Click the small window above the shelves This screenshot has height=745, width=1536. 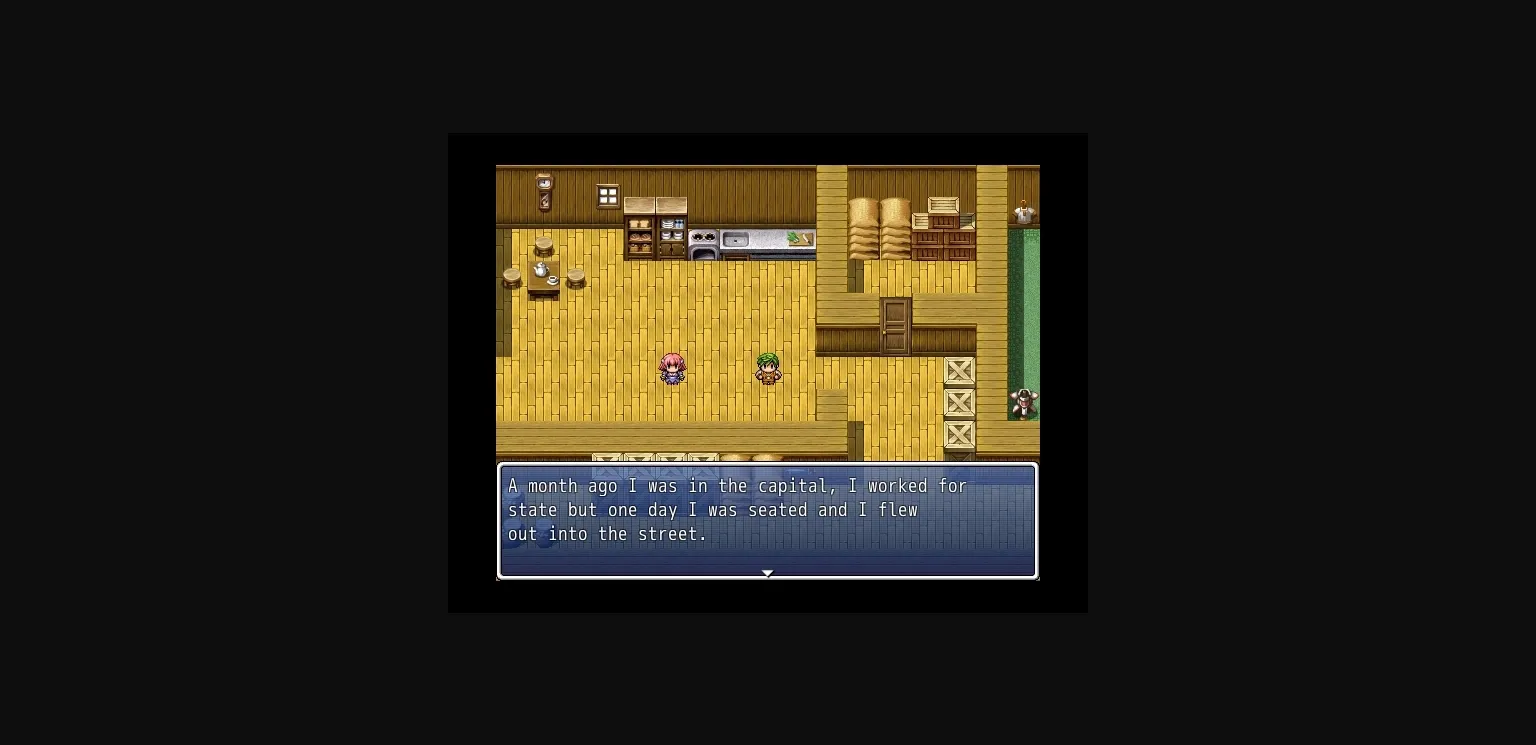[608, 194]
